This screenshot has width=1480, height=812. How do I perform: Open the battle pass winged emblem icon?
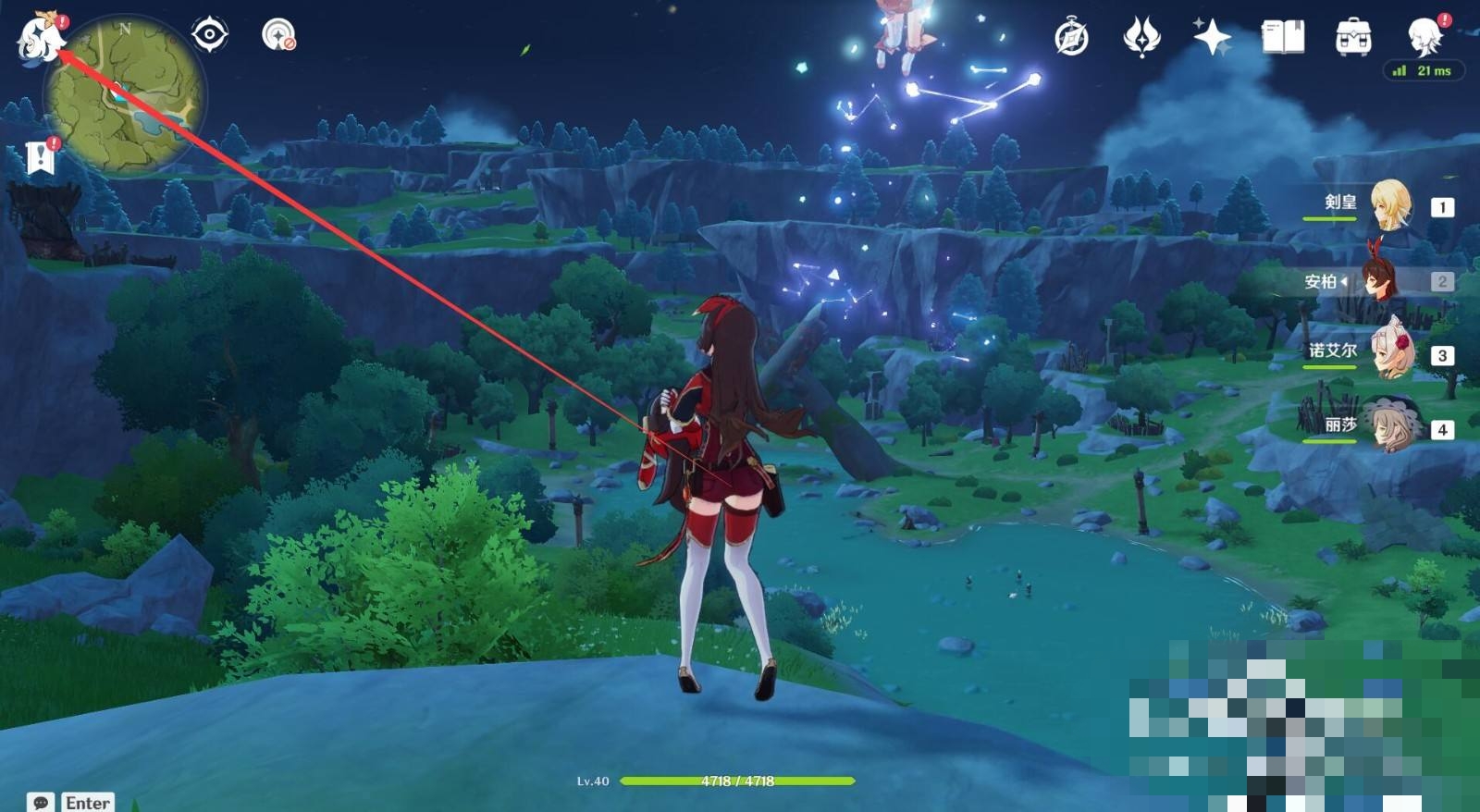1141,38
